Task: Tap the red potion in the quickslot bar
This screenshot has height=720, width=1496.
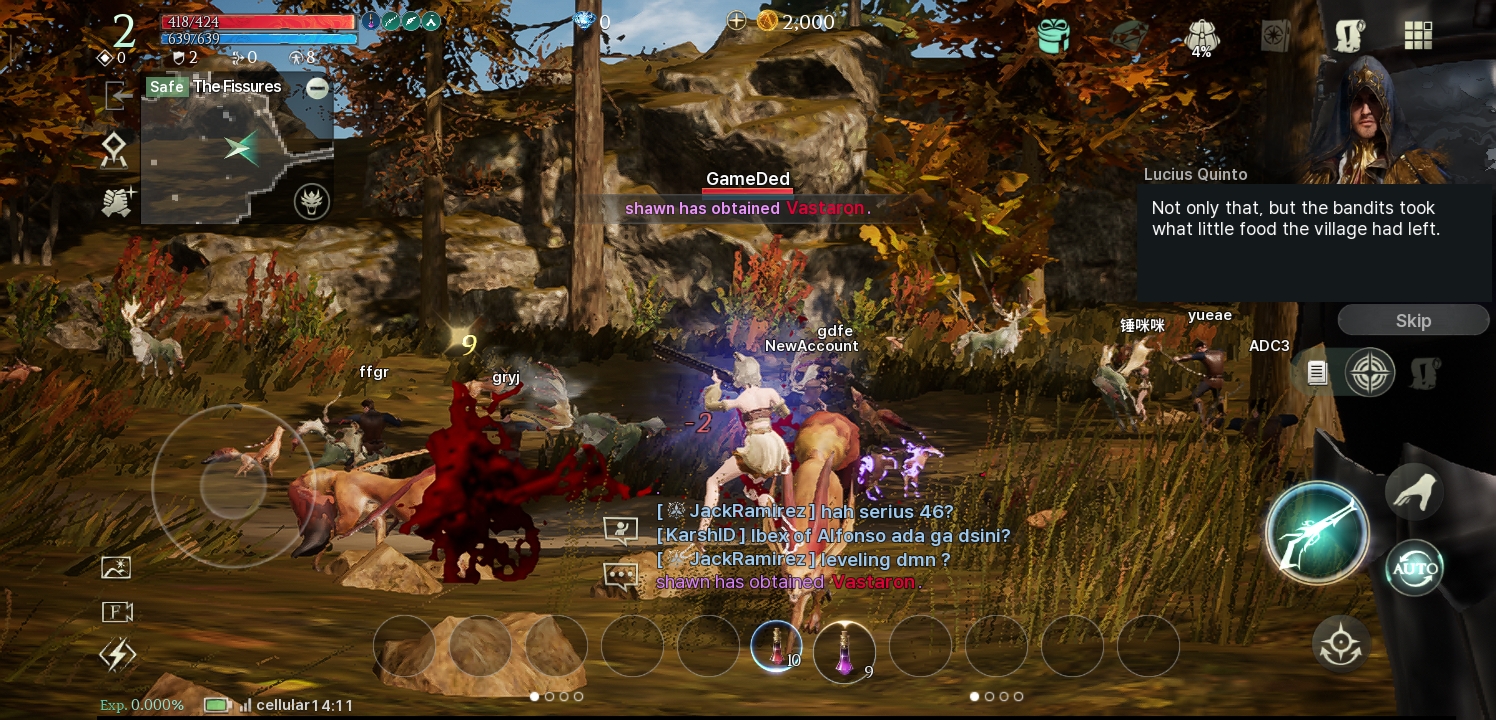Action: pyautogui.click(x=777, y=646)
